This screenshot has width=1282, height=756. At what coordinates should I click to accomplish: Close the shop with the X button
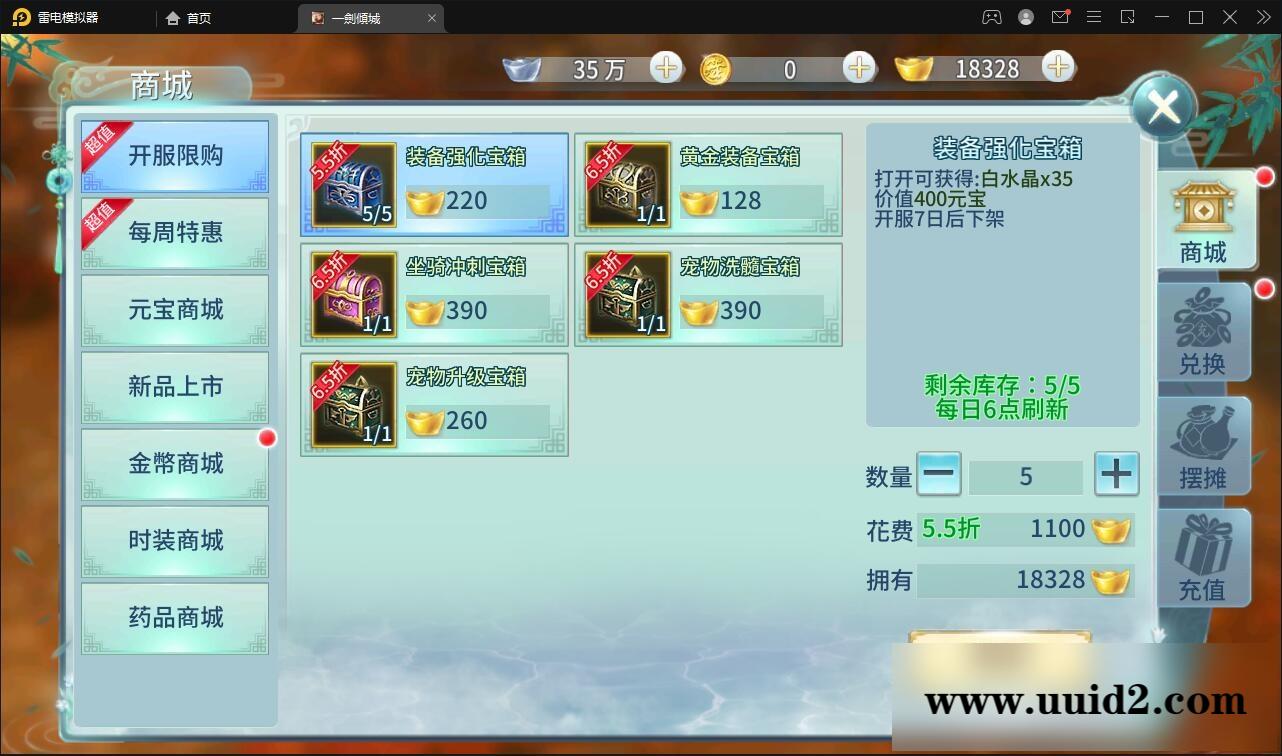click(1162, 107)
